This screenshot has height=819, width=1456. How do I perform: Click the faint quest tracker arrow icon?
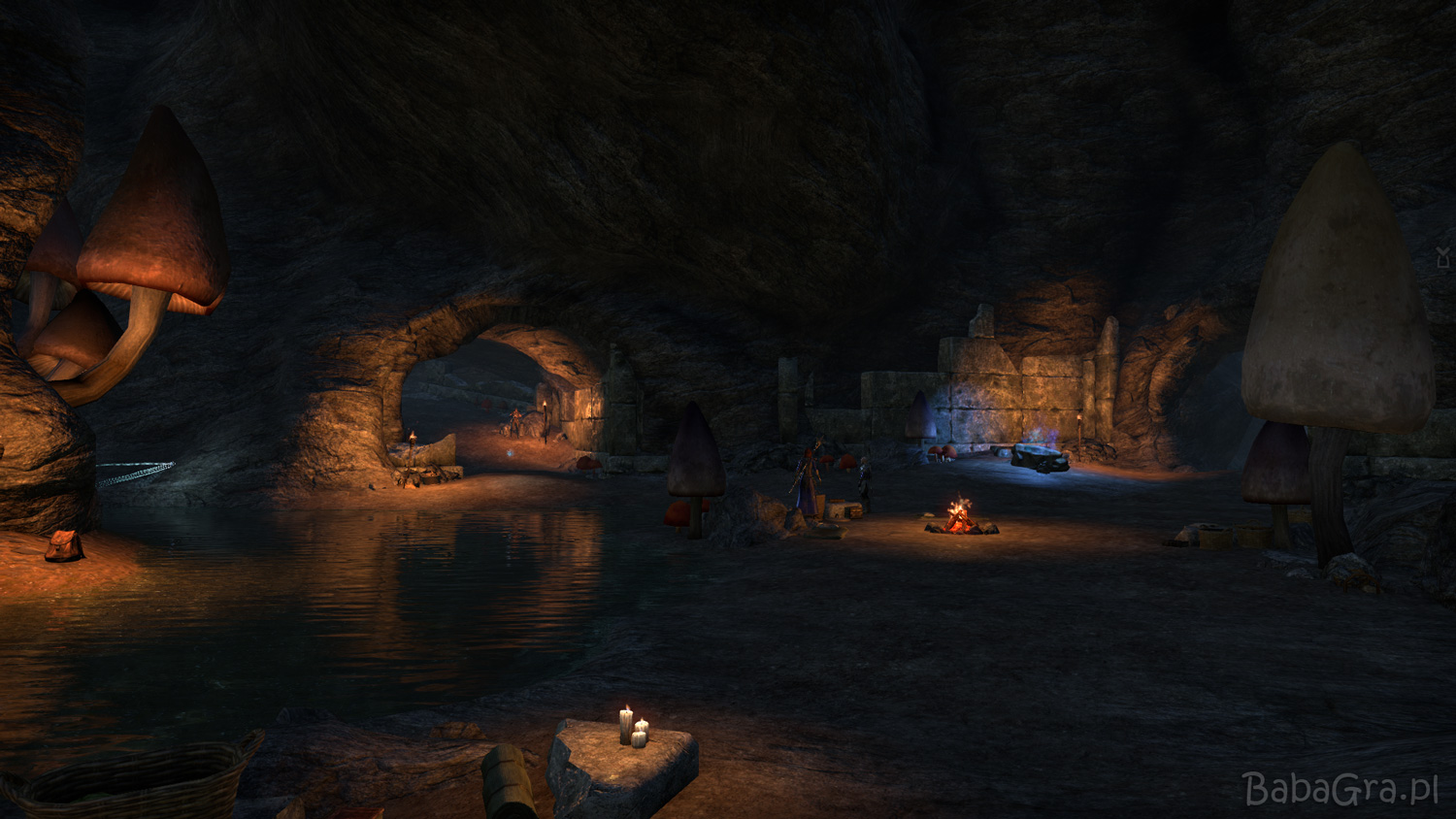pyautogui.click(x=1444, y=257)
